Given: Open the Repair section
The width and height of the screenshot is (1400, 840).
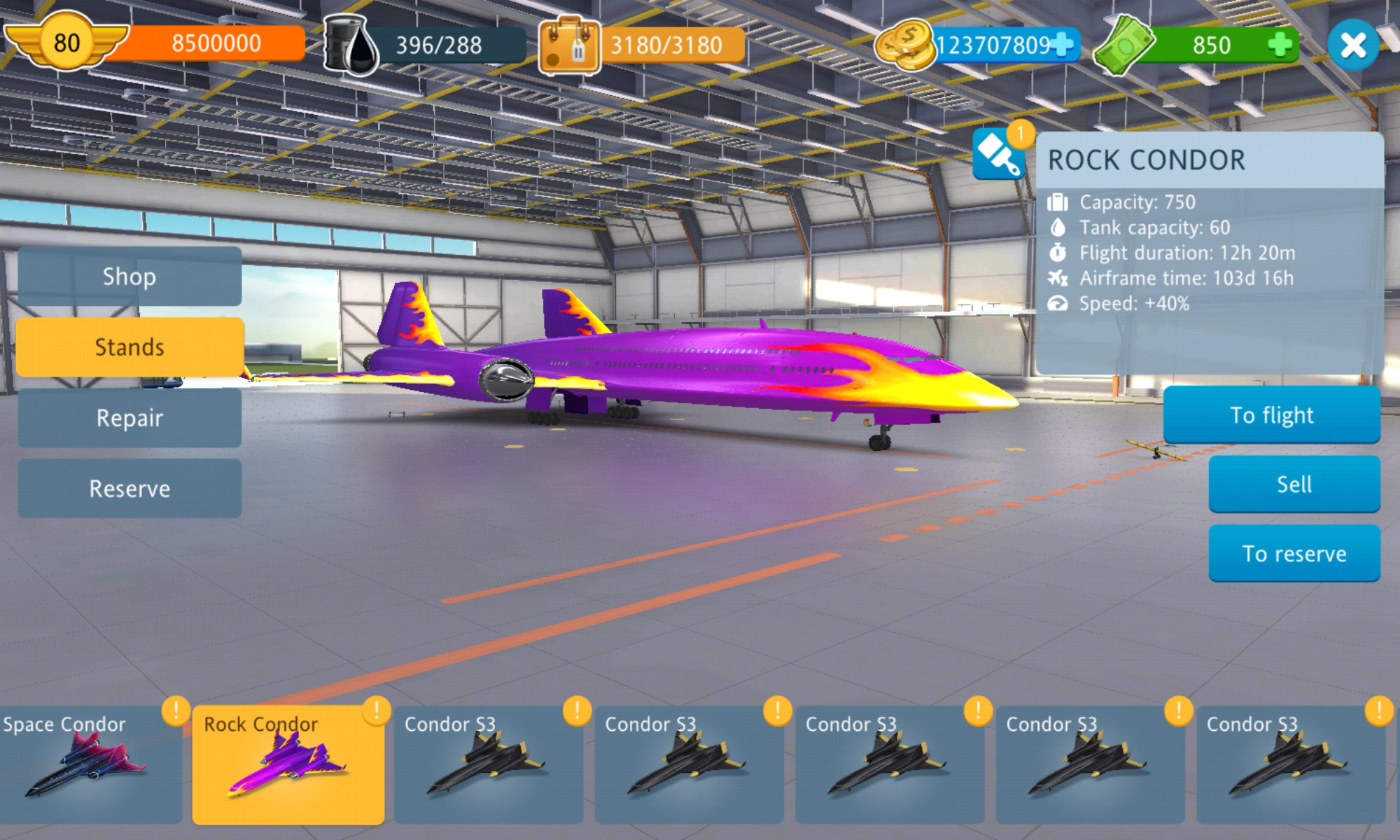Looking at the screenshot, I should tap(129, 418).
